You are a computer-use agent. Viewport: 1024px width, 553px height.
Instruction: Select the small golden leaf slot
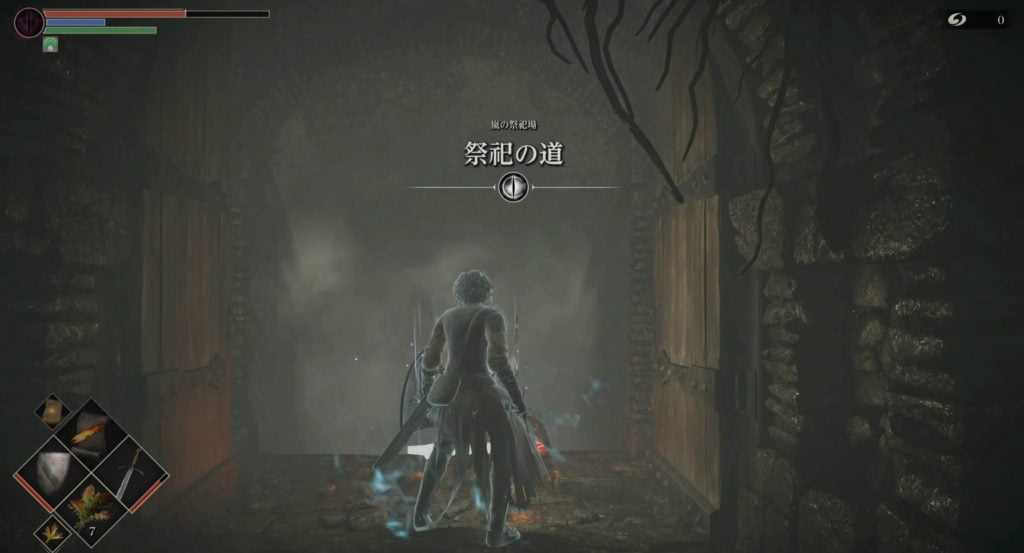point(51,533)
